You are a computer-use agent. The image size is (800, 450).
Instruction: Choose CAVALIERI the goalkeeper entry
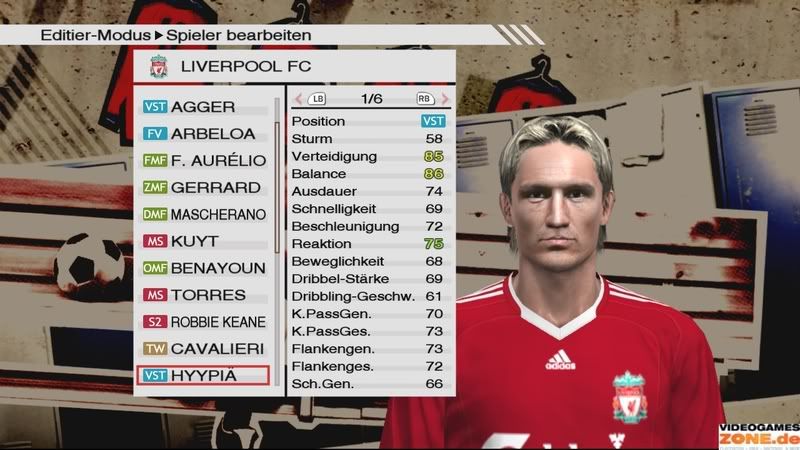(203, 349)
